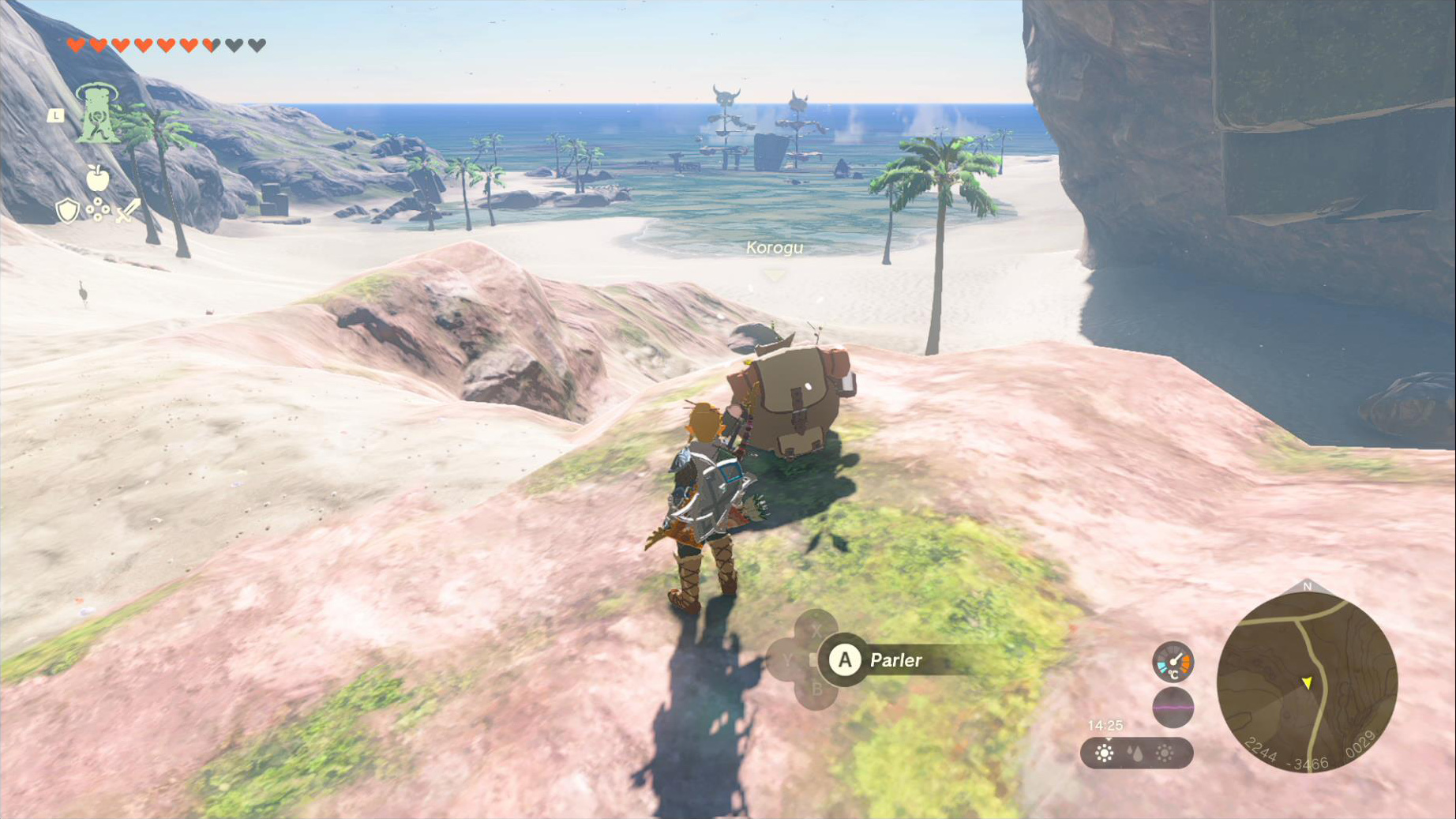The image size is (1456, 819).
Task: Open the sword weapon quick-select icon
Action: (128, 211)
